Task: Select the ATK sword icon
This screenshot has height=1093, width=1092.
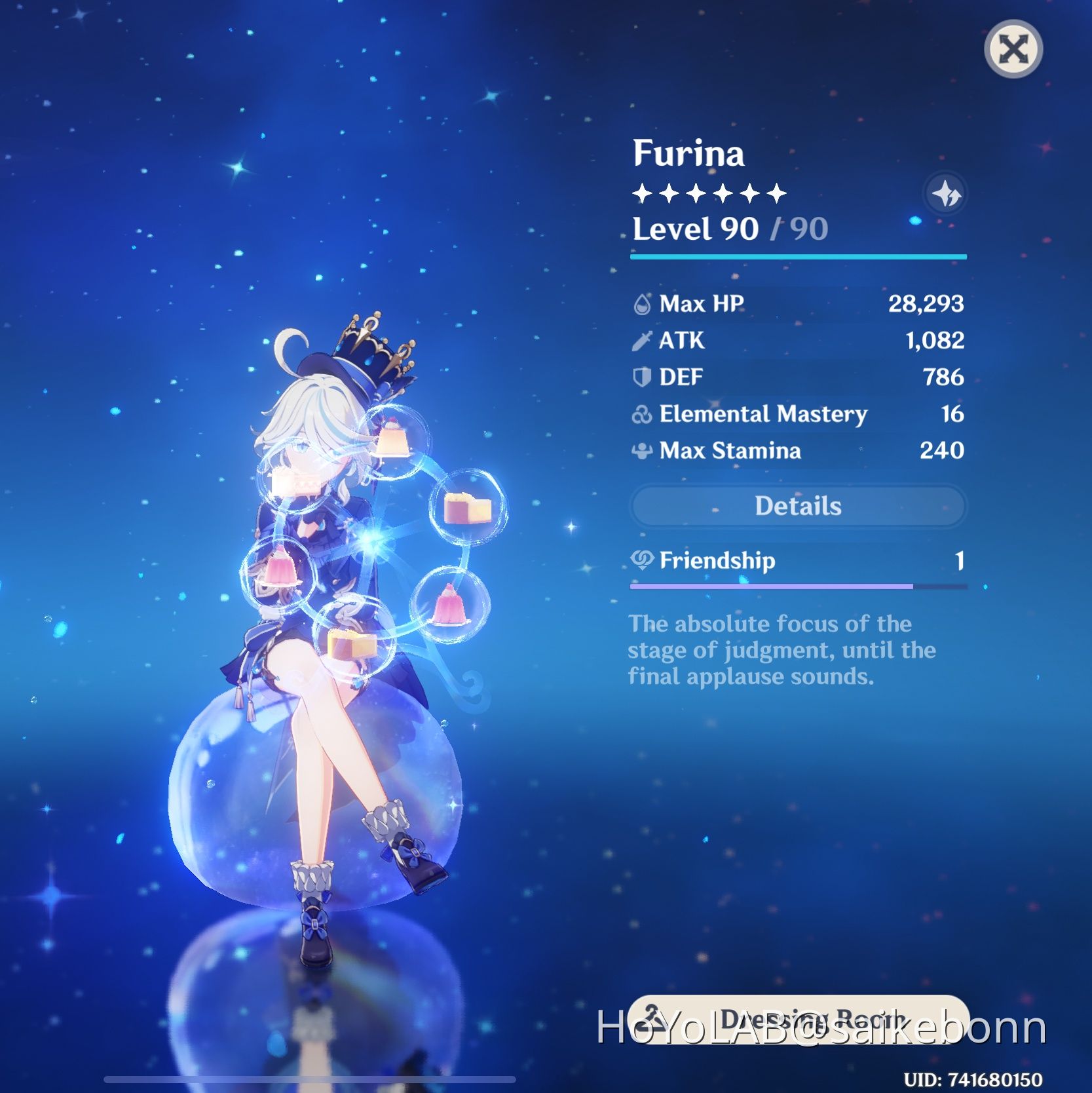Action: pos(641,340)
